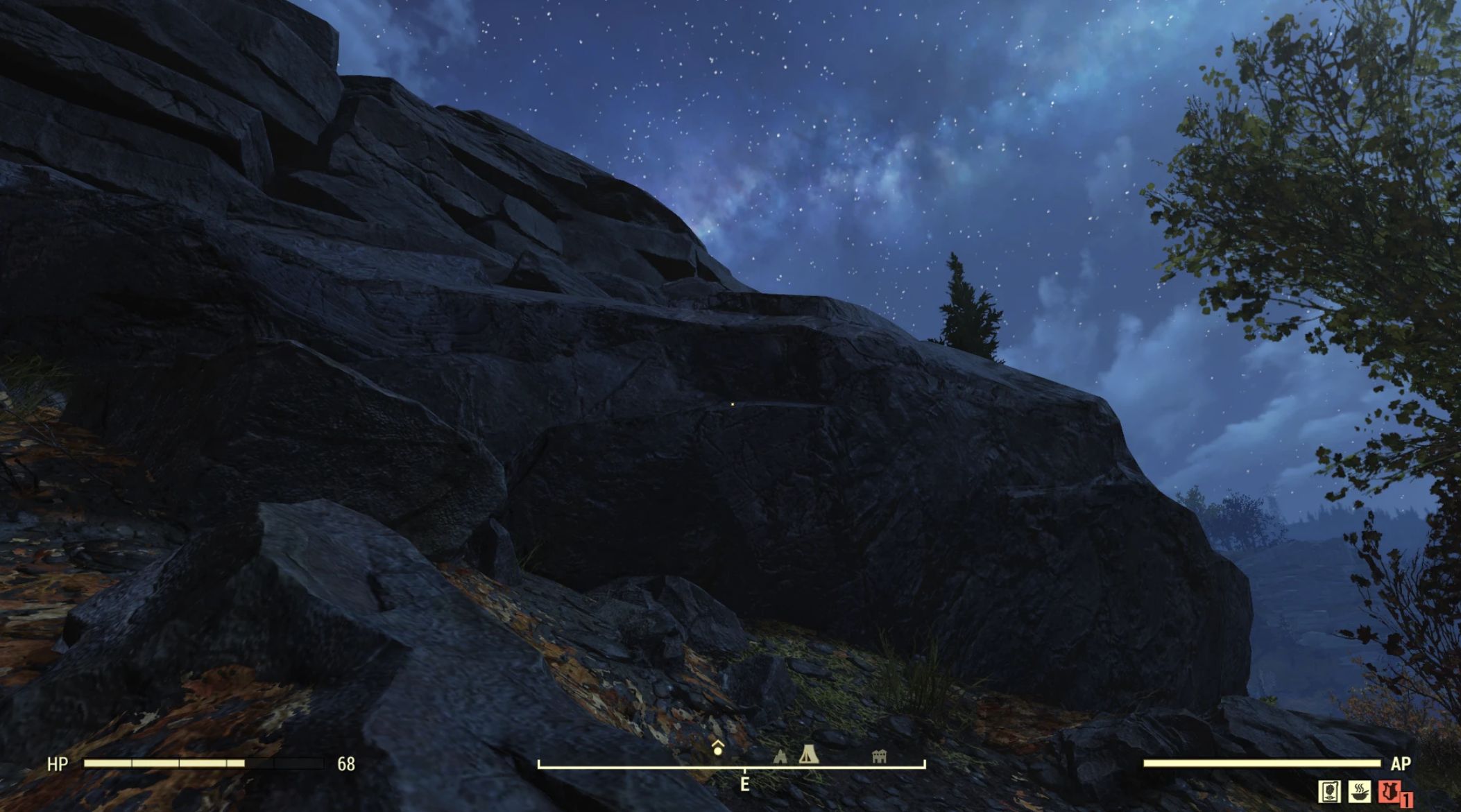Screen dimensions: 1461x812
Task: Select the steaming bowl food buff icon
Action: 1359,791
